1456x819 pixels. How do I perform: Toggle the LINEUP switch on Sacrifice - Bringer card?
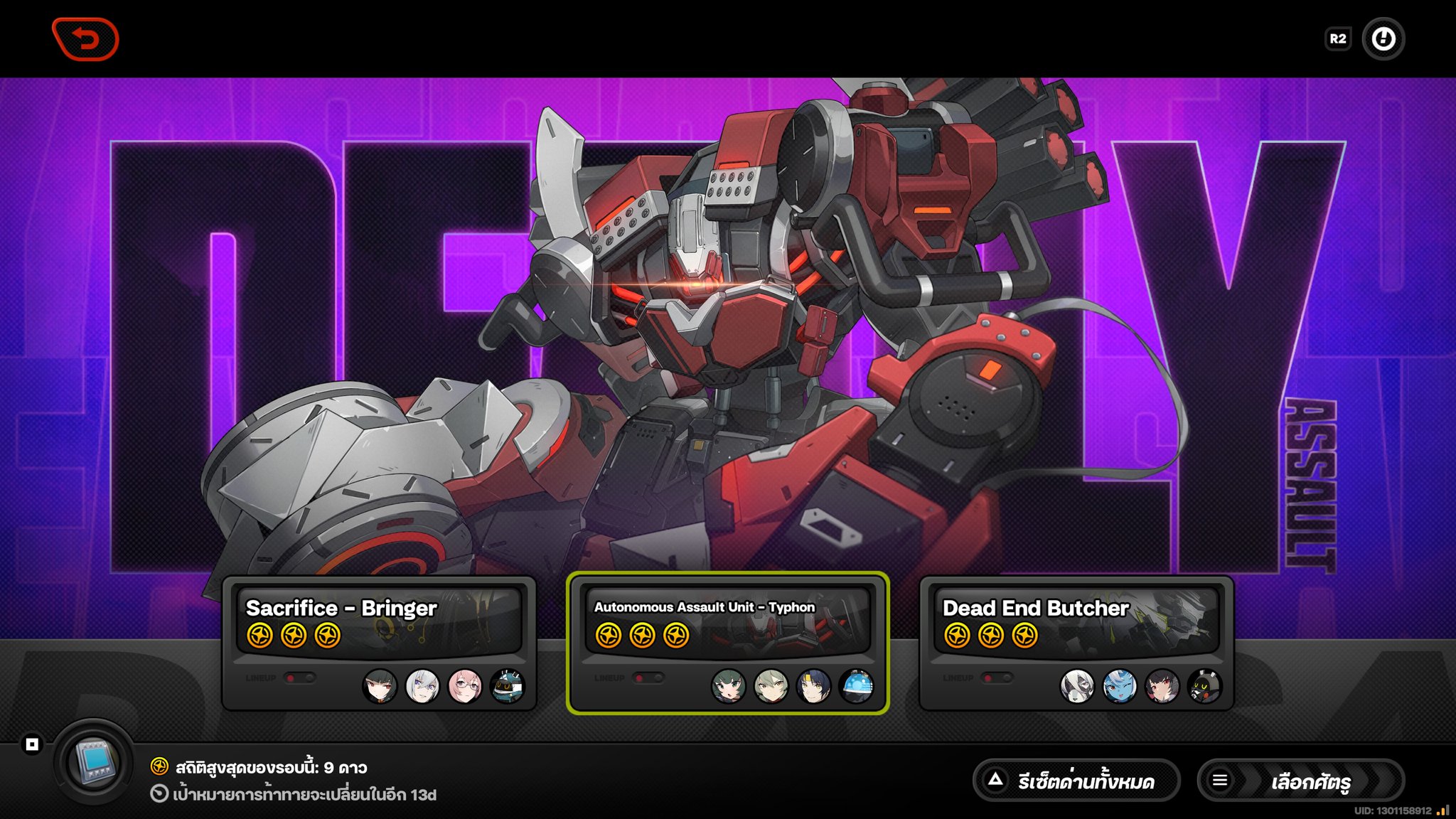(x=301, y=678)
